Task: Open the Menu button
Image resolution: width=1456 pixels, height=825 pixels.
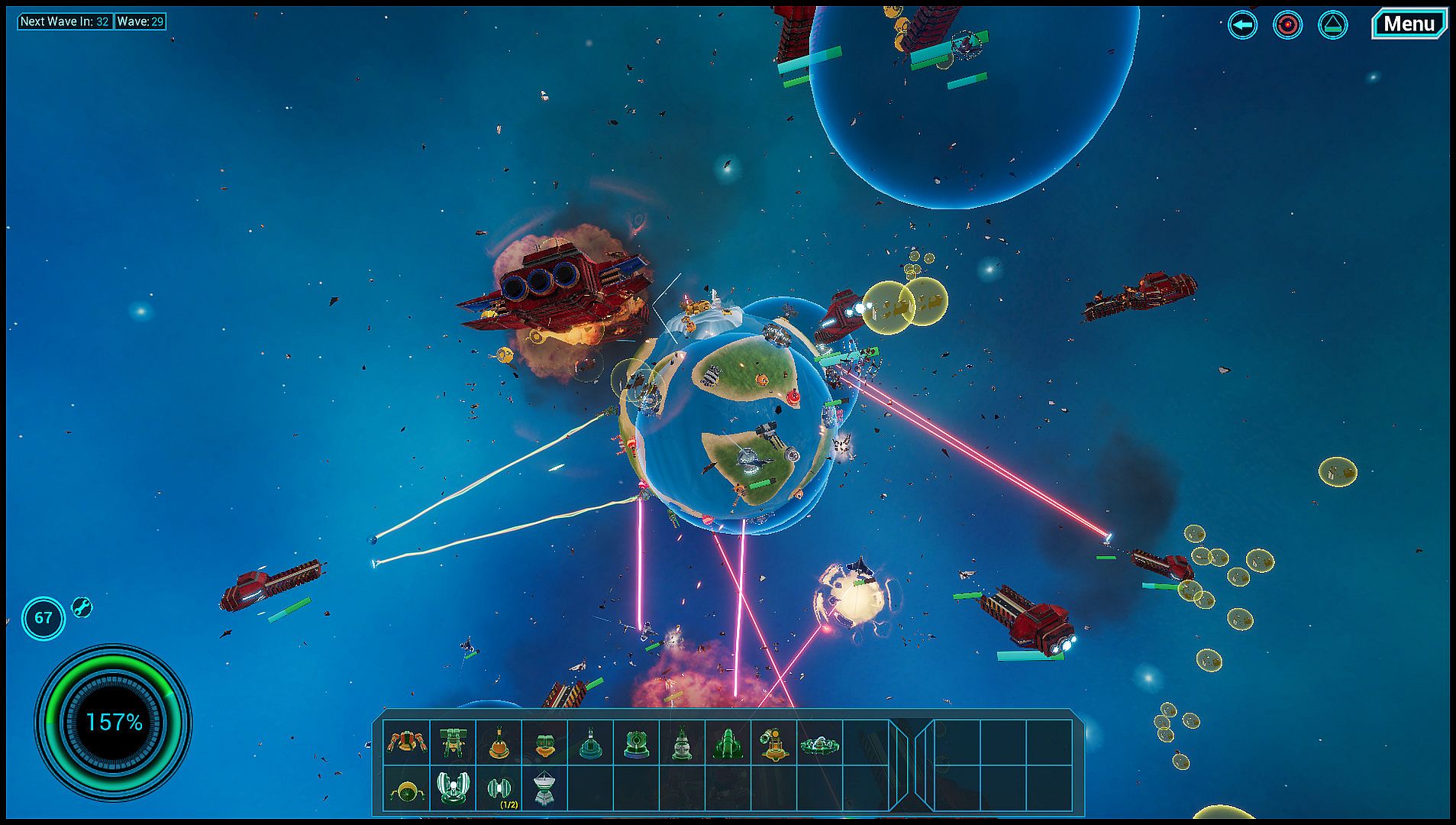Action: pyautogui.click(x=1409, y=24)
